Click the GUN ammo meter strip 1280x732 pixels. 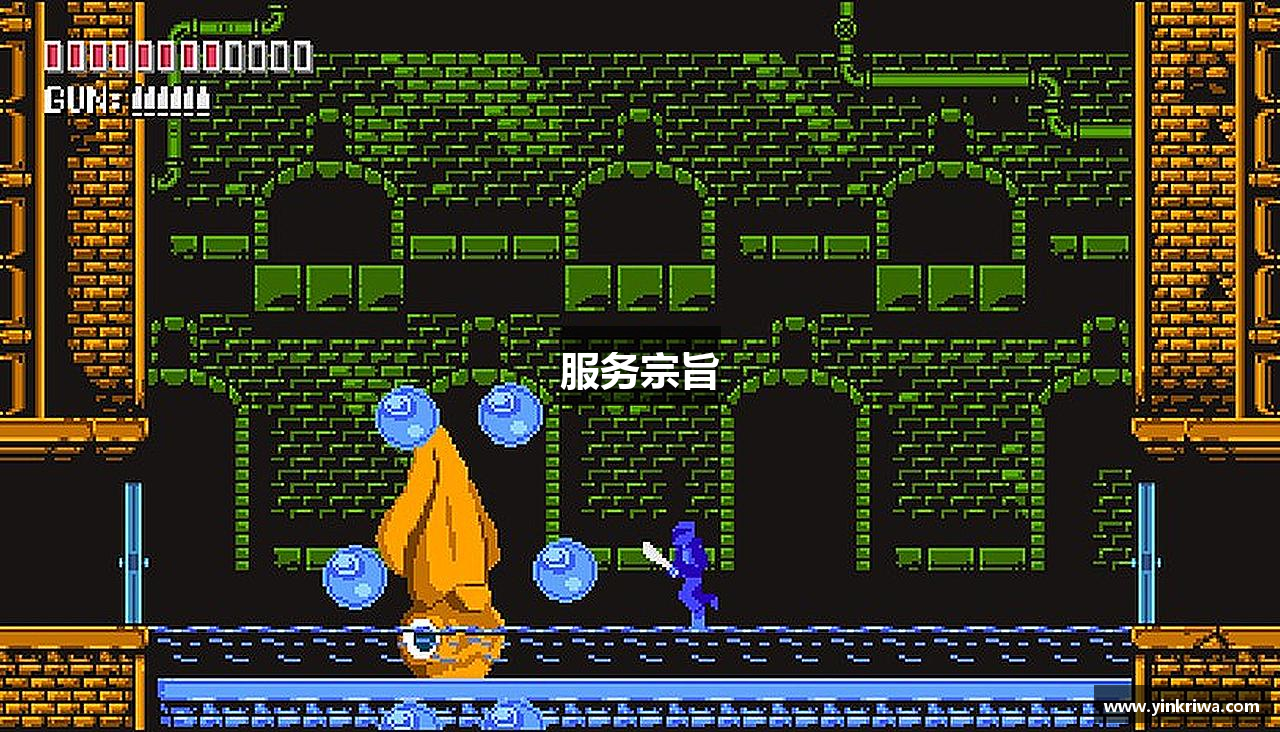170,99
